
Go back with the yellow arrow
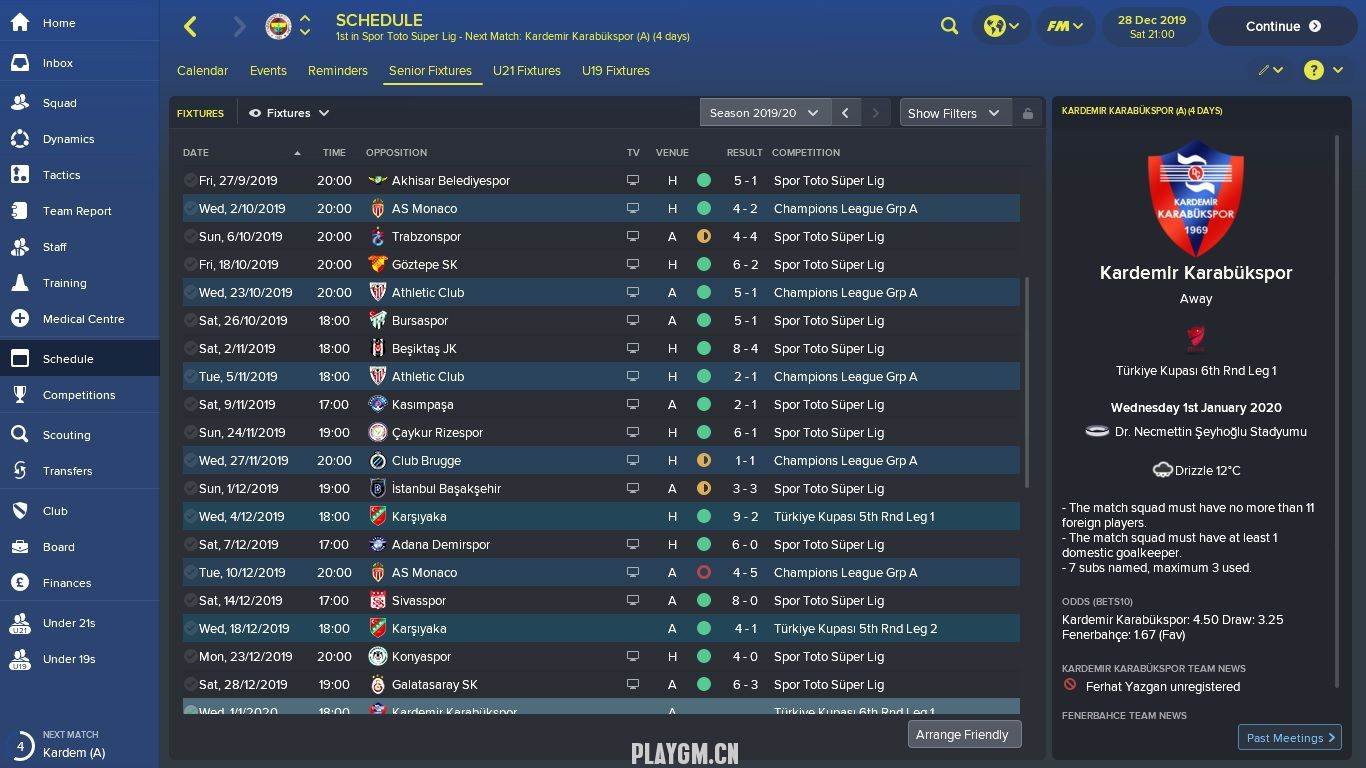(x=191, y=27)
